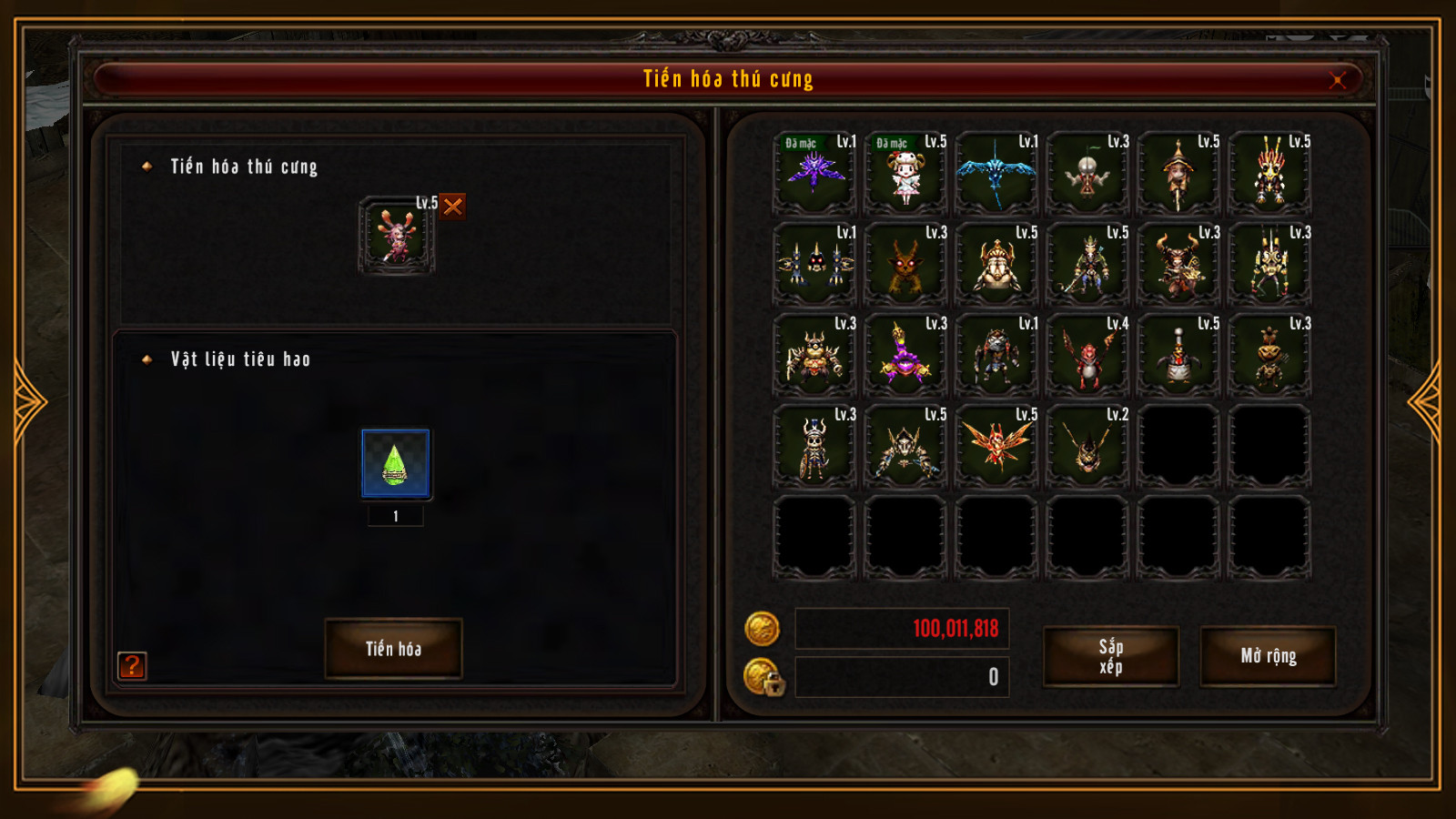Choose the red-winged Lv.5 pet

(x=996, y=446)
